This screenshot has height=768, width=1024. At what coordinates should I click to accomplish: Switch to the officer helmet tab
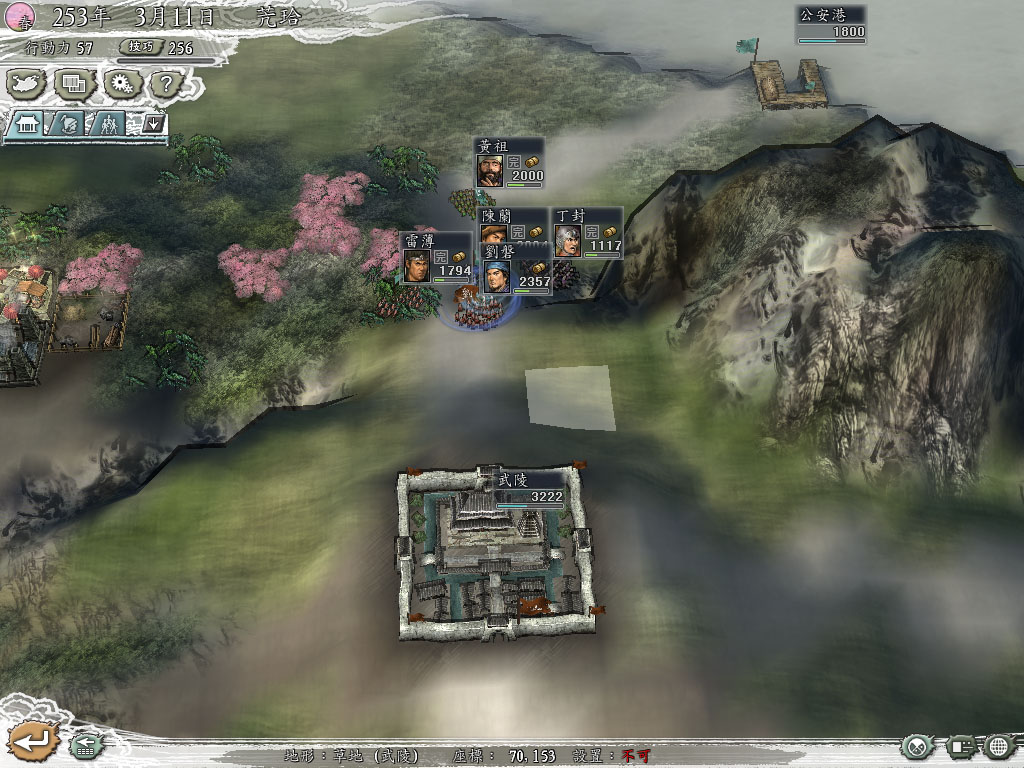[x=68, y=124]
